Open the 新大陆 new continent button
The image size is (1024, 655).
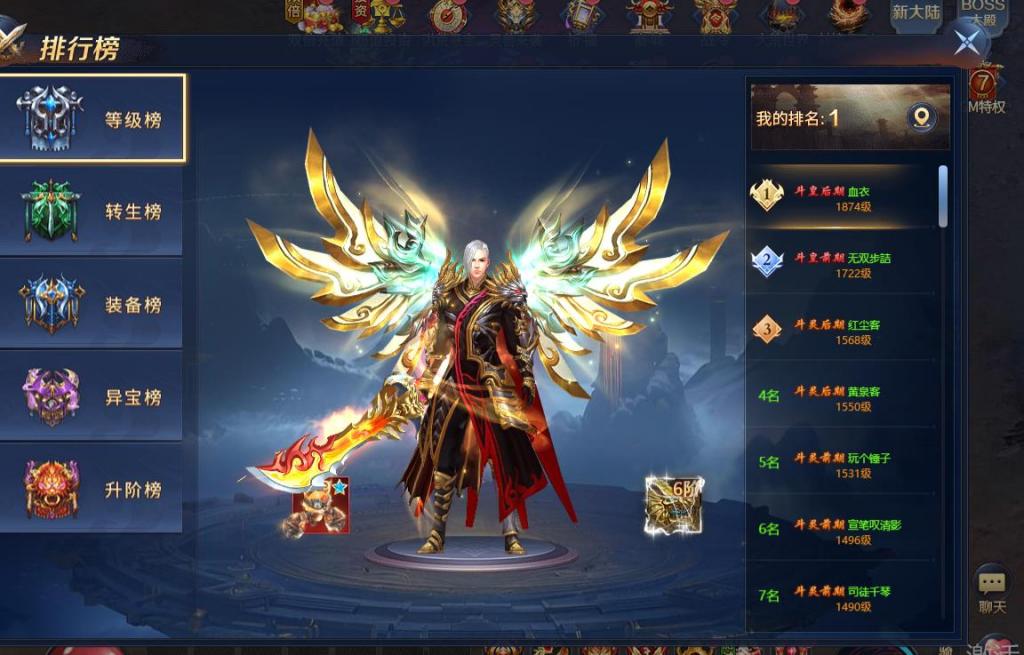point(916,15)
